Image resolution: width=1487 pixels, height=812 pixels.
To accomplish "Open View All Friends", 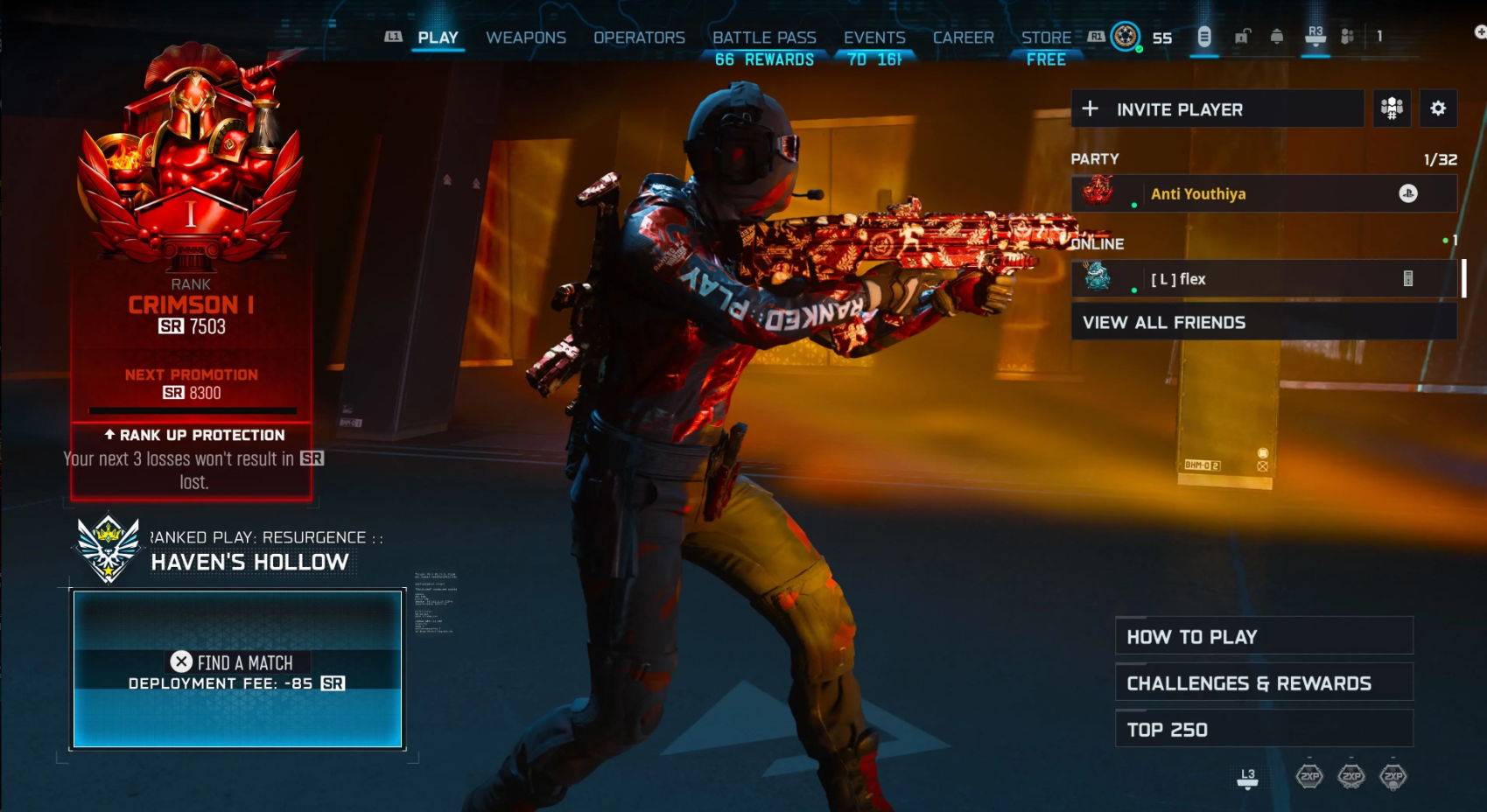I will tap(1164, 322).
